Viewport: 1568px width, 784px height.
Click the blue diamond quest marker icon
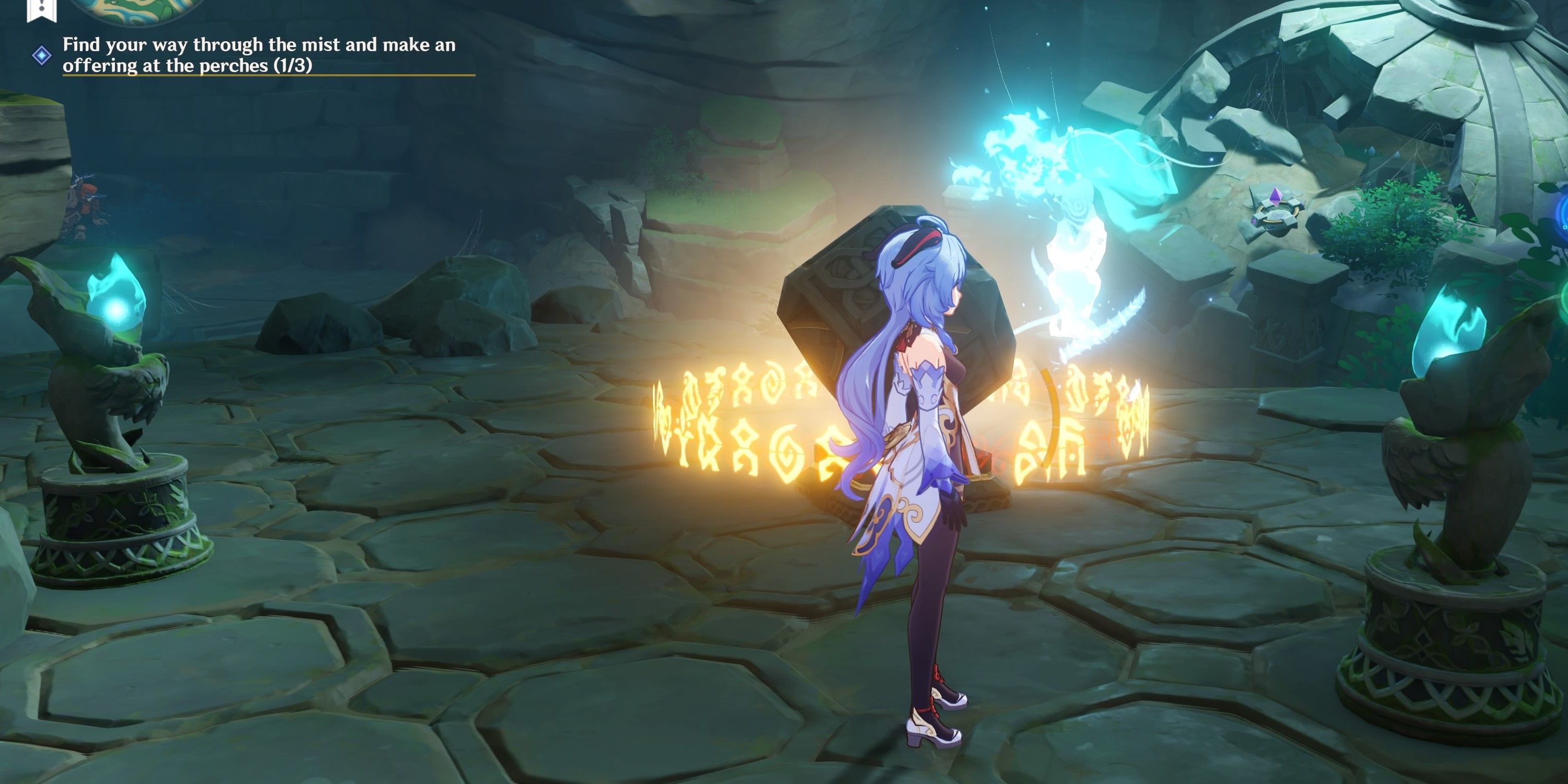pyautogui.click(x=41, y=56)
